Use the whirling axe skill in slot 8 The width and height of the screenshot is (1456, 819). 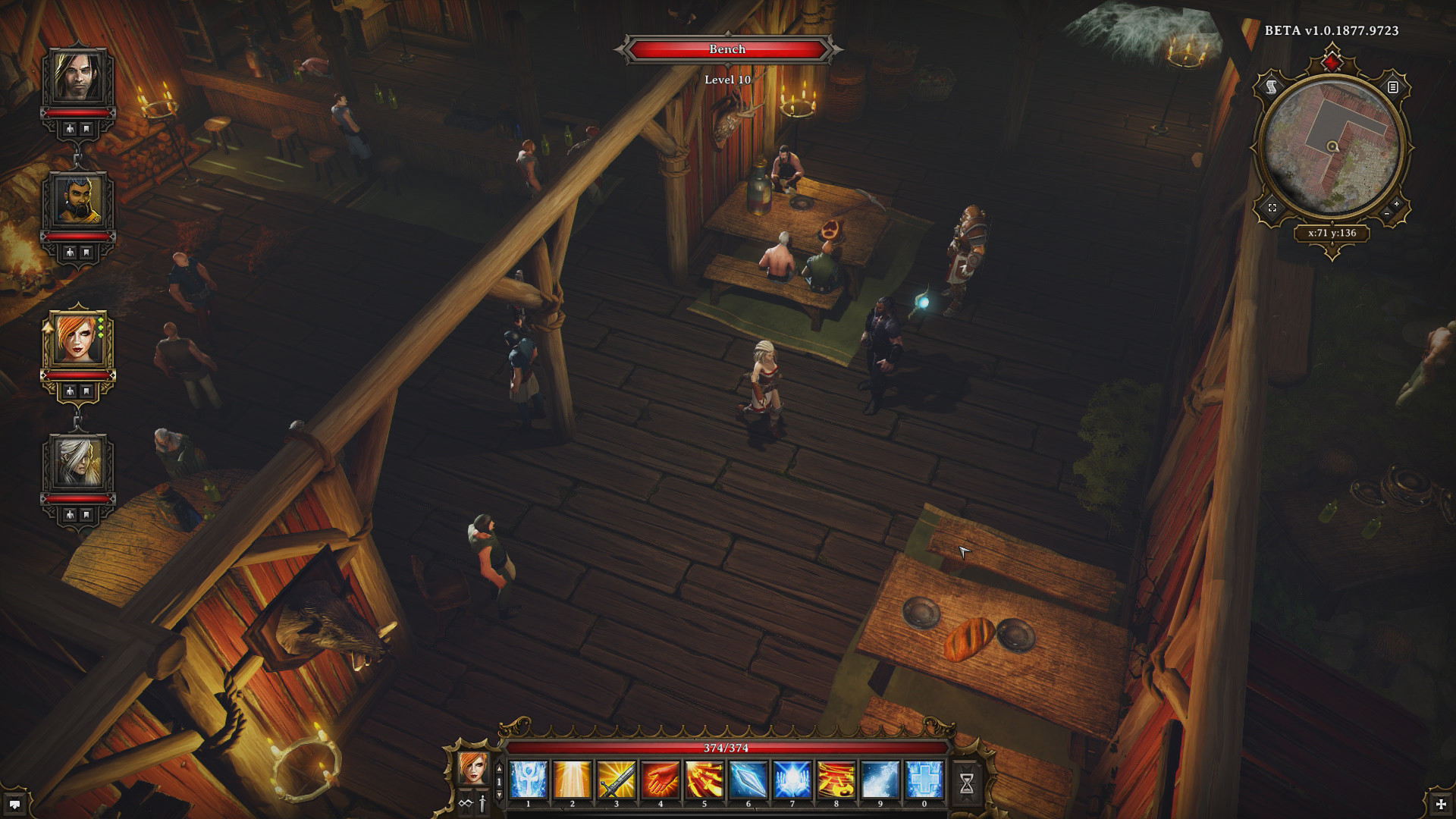pos(836,780)
